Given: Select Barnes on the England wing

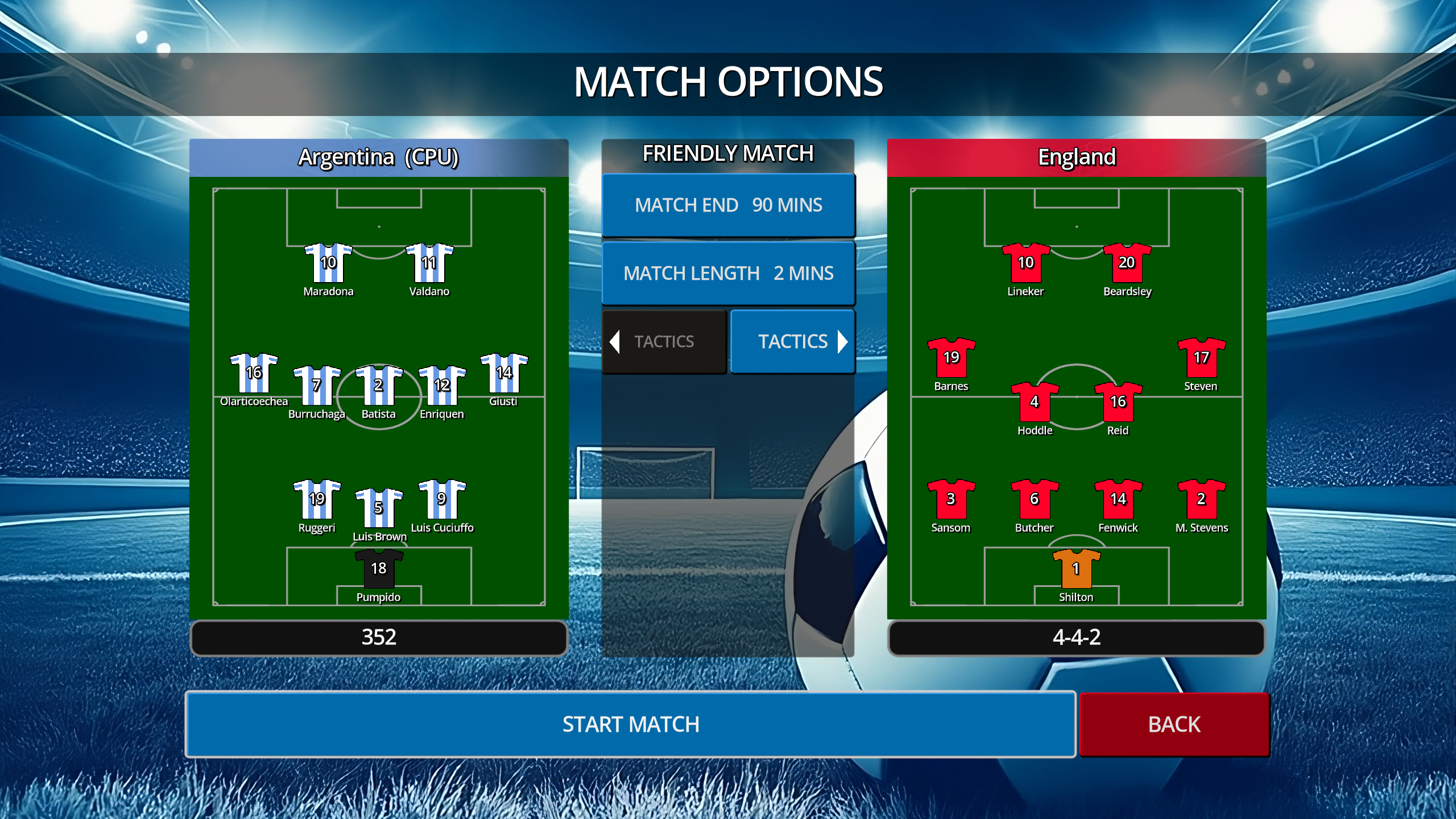Looking at the screenshot, I should point(951,358).
